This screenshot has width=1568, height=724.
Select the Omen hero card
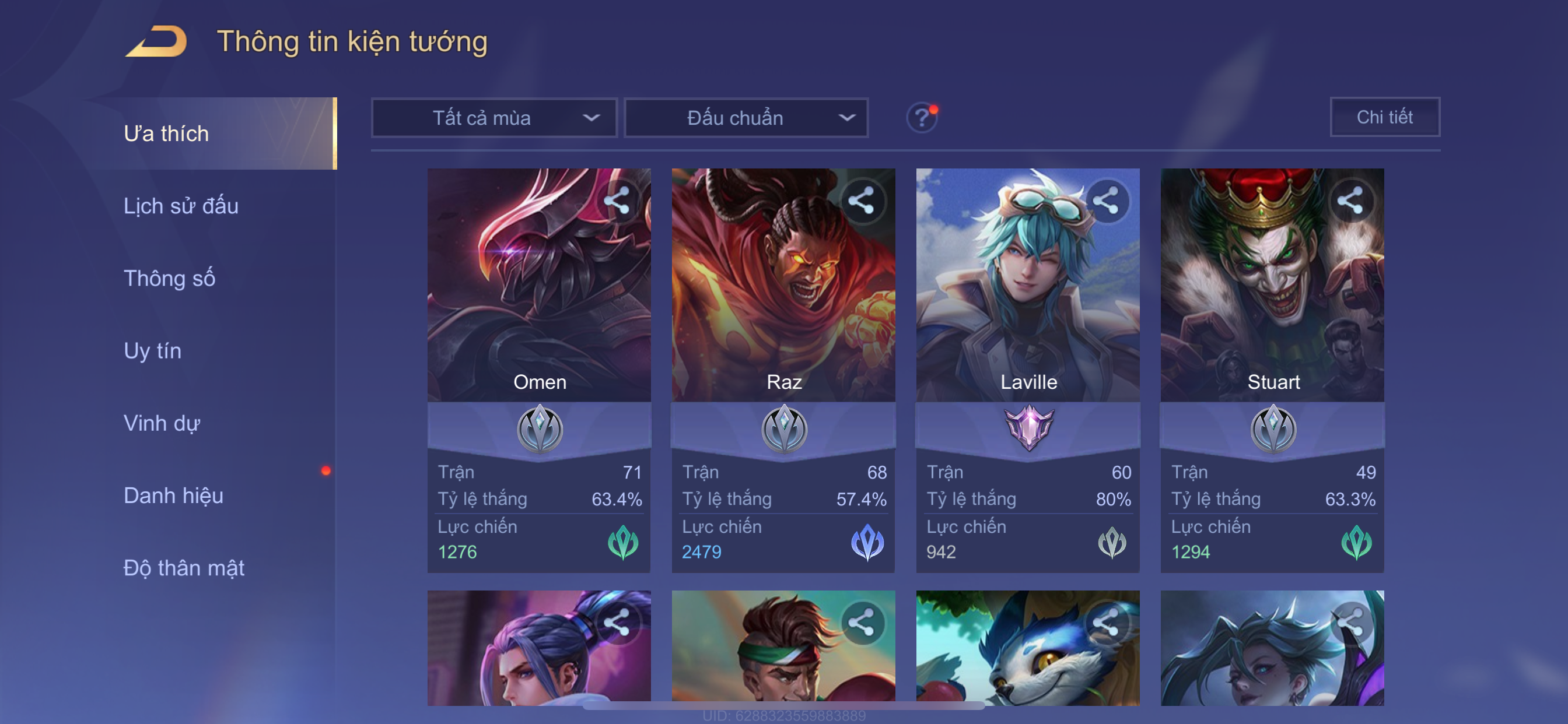pyautogui.click(x=538, y=304)
